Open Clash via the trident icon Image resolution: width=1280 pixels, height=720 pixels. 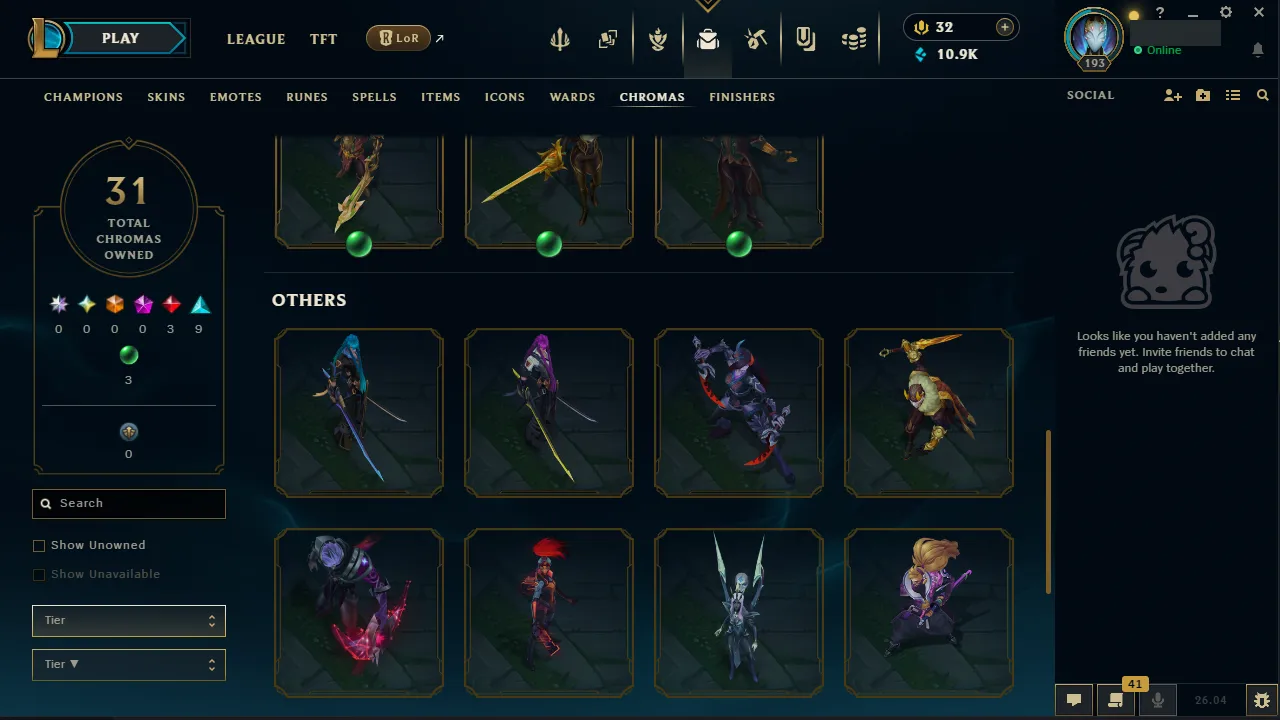(559, 40)
